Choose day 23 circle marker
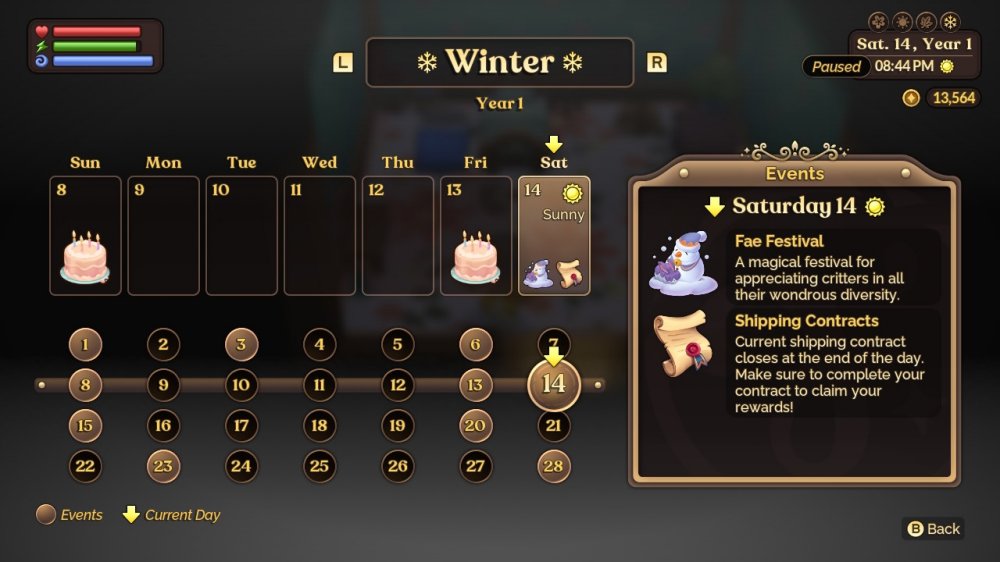 point(163,466)
